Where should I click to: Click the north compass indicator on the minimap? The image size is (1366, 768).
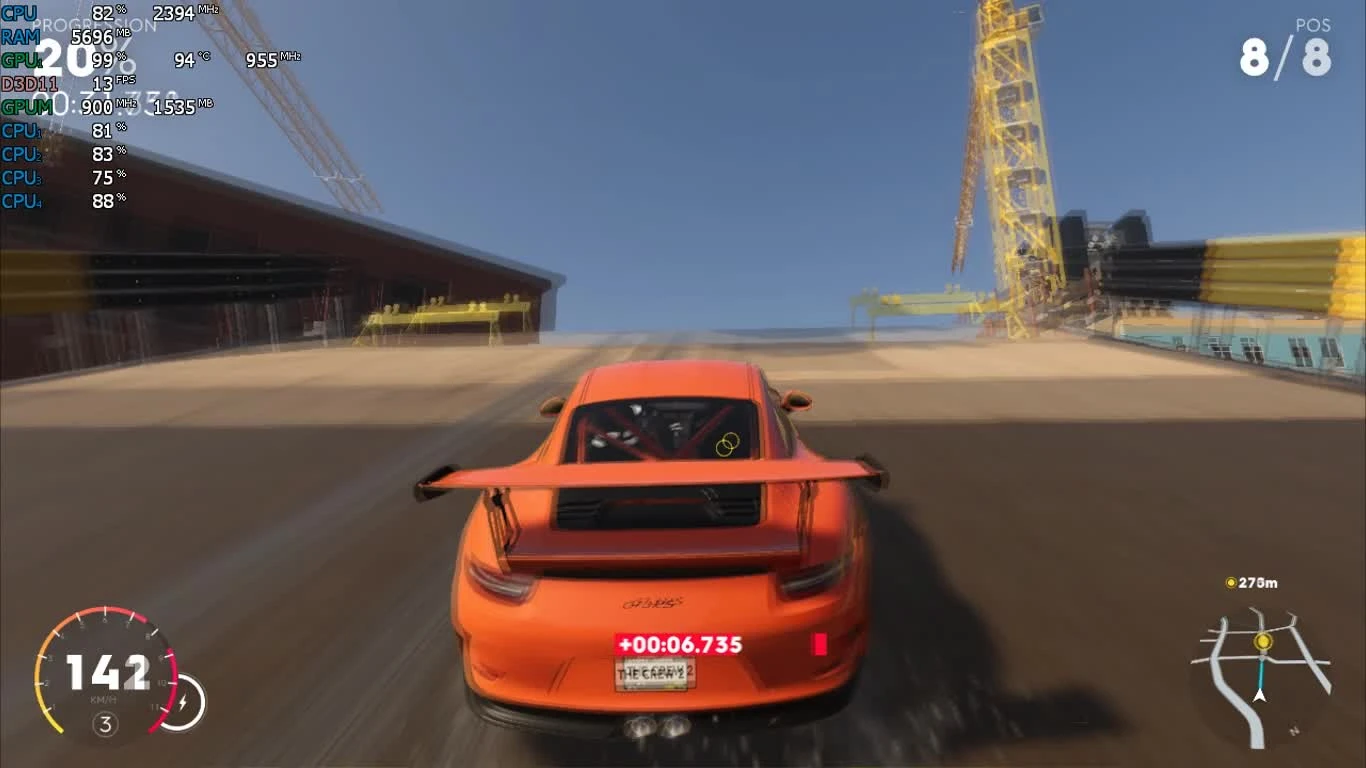1295,730
